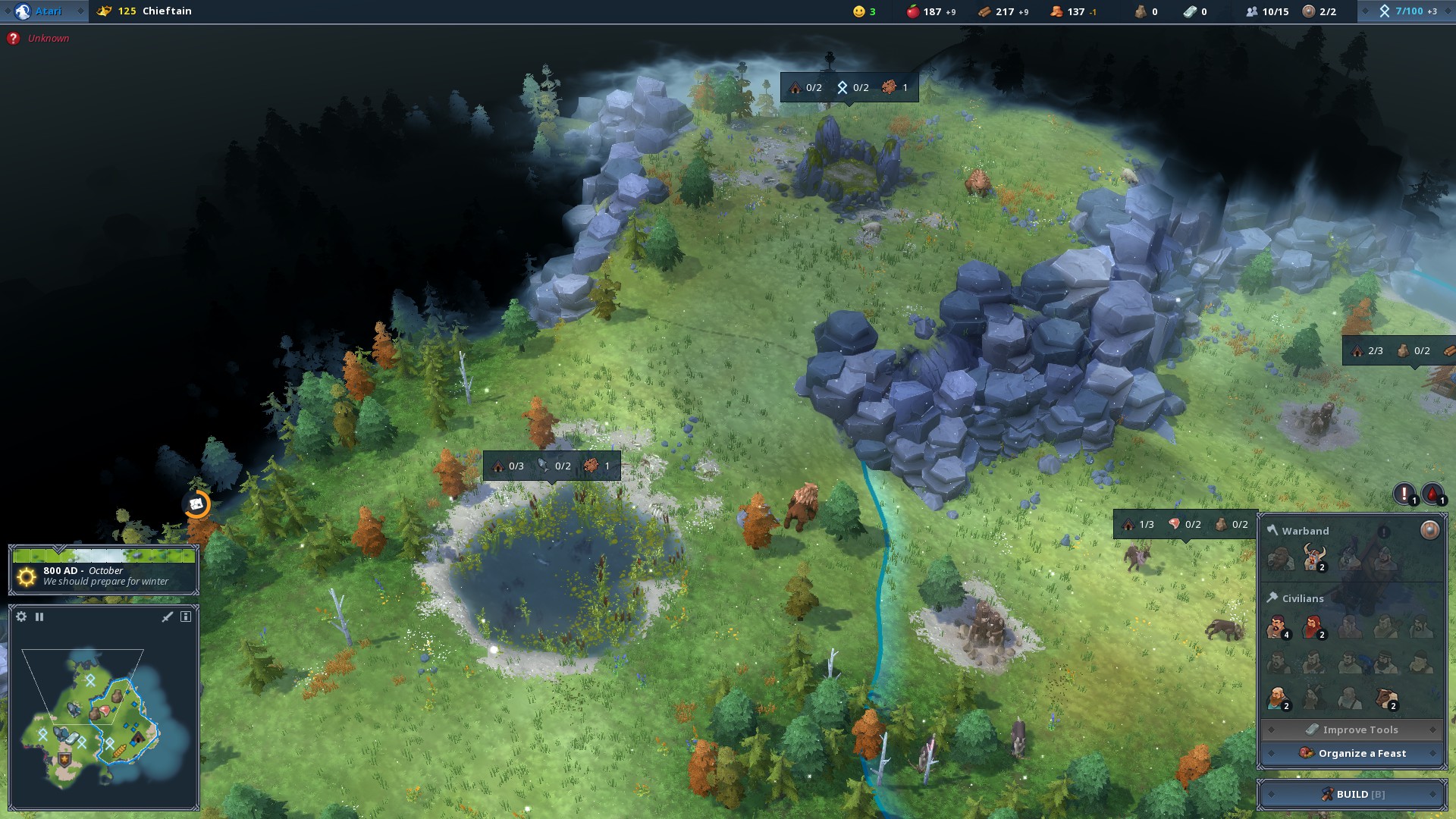The height and width of the screenshot is (819, 1456).
Task: Open the BUILD menu
Action: pyautogui.click(x=1352, y=794)
